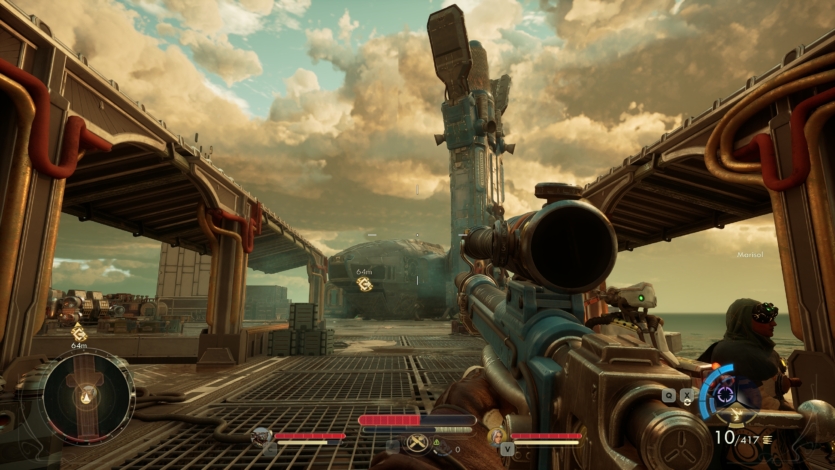Image resolution: width=835 pixels, height=470 pixels.
Task: Select the left companion portrait
Action: pos(262,435)
